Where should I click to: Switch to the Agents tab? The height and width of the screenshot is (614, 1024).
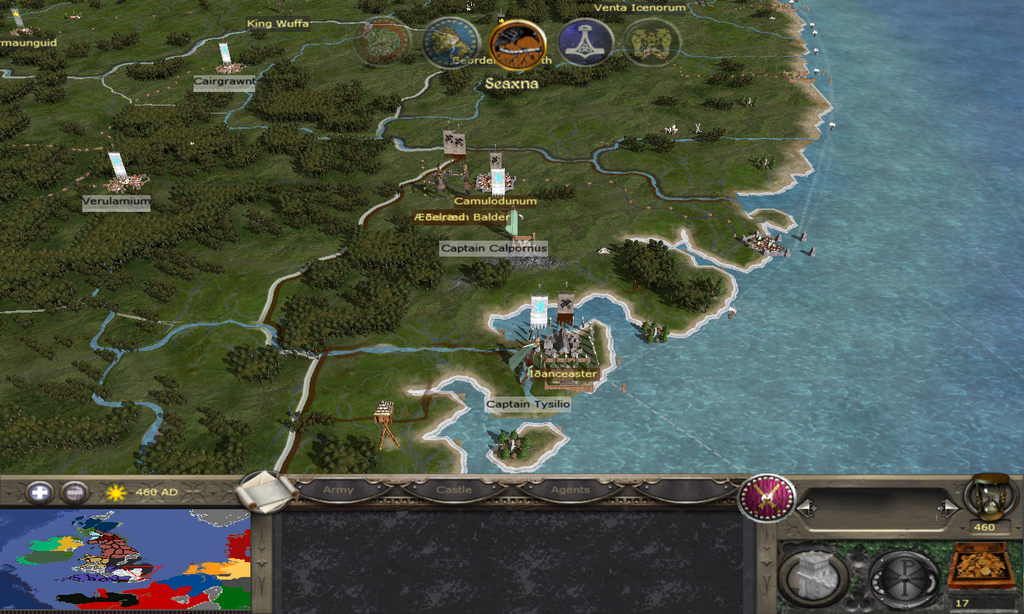(x=569, y=490)
